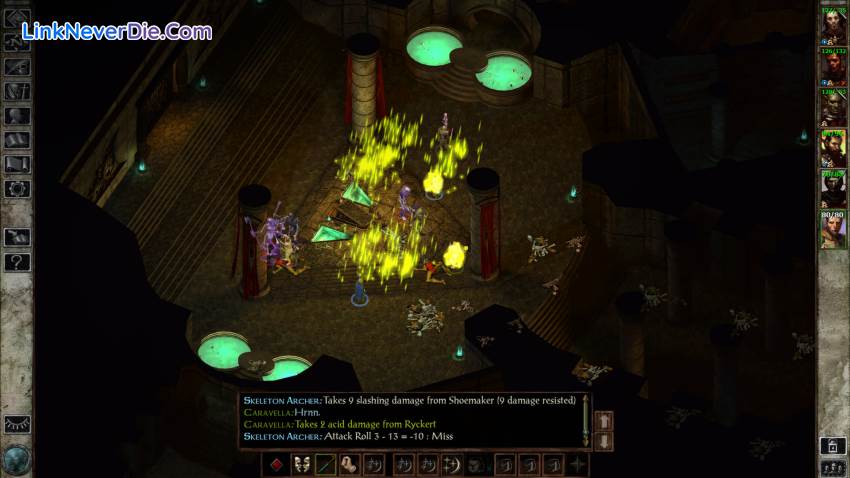Select the green spear weapon slot
The height and width of the screenshot is (478, 850).
click(325, 464)
